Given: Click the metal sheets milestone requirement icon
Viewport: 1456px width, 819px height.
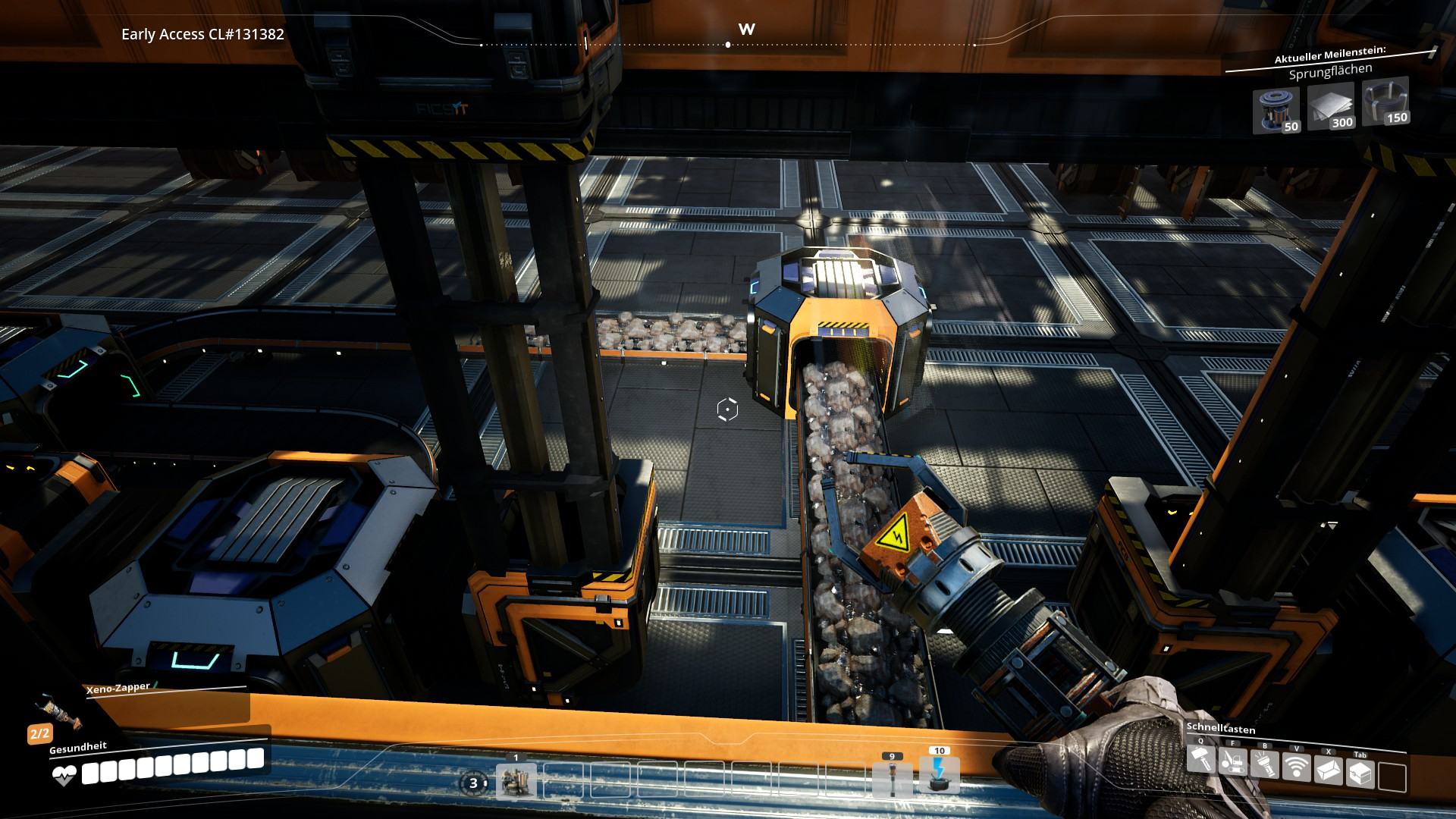Looking at the screenshot, I should point(1331,106).
